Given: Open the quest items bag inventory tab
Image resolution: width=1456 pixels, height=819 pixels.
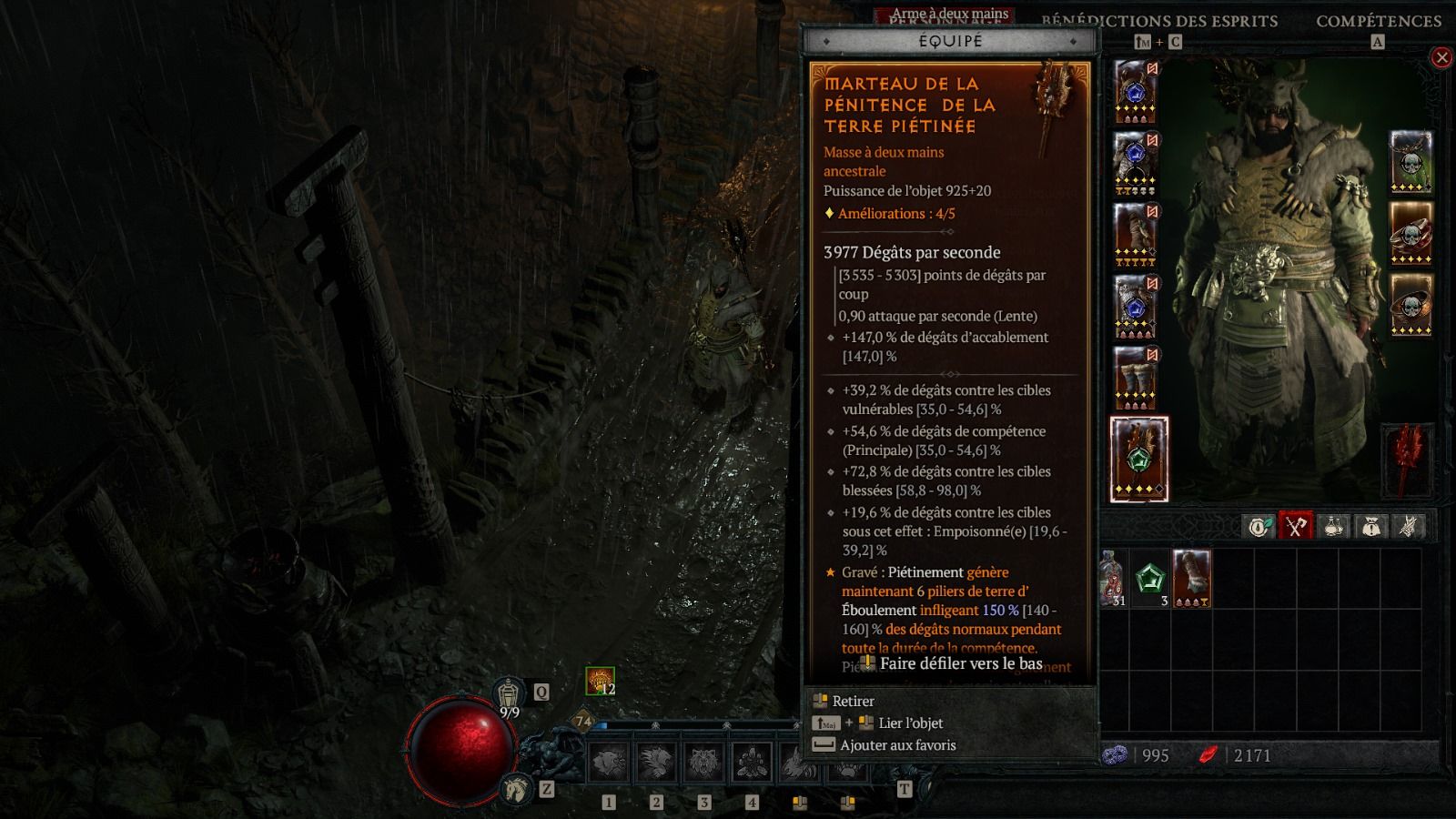Looking at the screenshot, I should (1370, 526).
